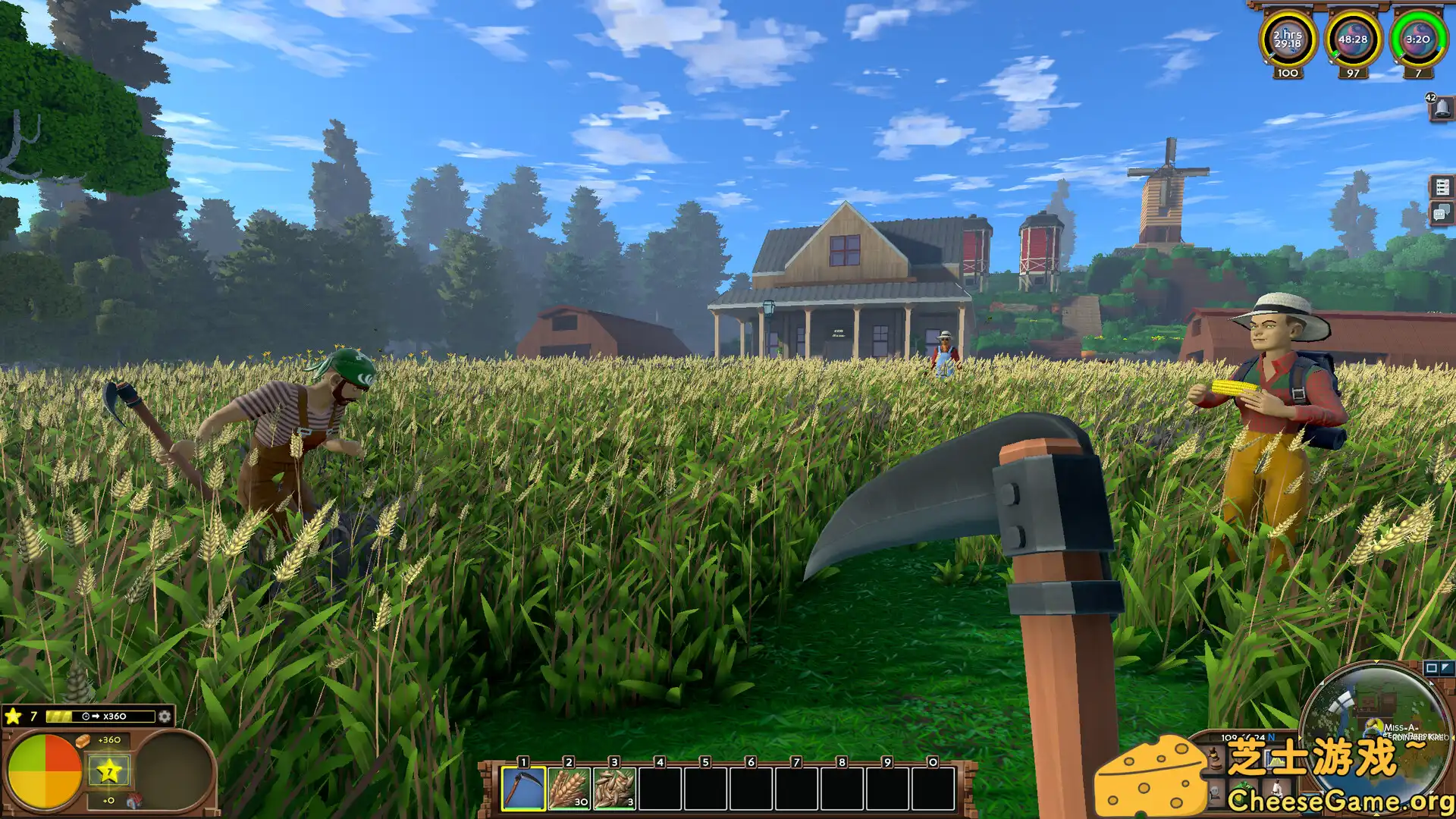The height and width of the screenshot is (819, 1456).
Task: Open the microscope research icon
Action: click(1279, 789)
